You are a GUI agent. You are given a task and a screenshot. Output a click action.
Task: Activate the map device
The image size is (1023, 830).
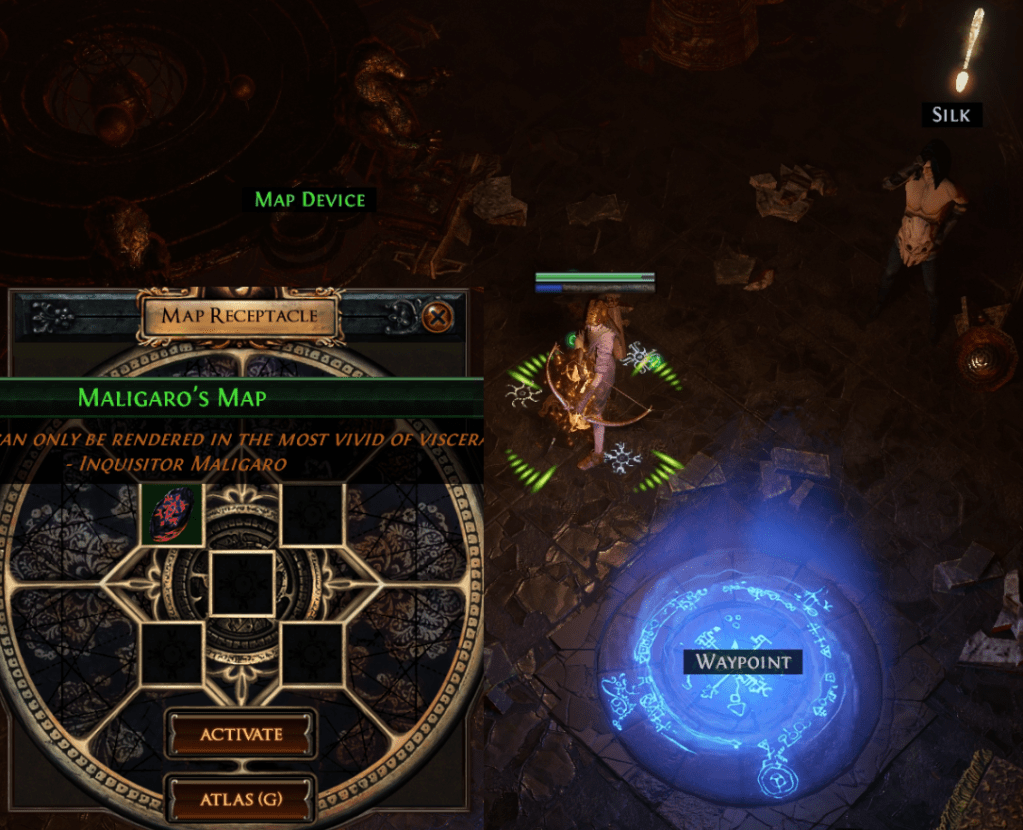pos(241,734)
